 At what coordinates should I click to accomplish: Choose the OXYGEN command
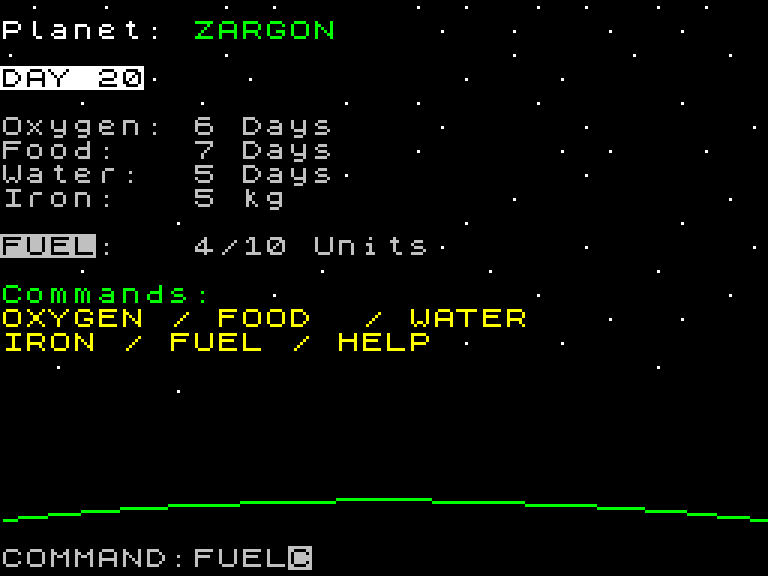click(x=72, y=319)
